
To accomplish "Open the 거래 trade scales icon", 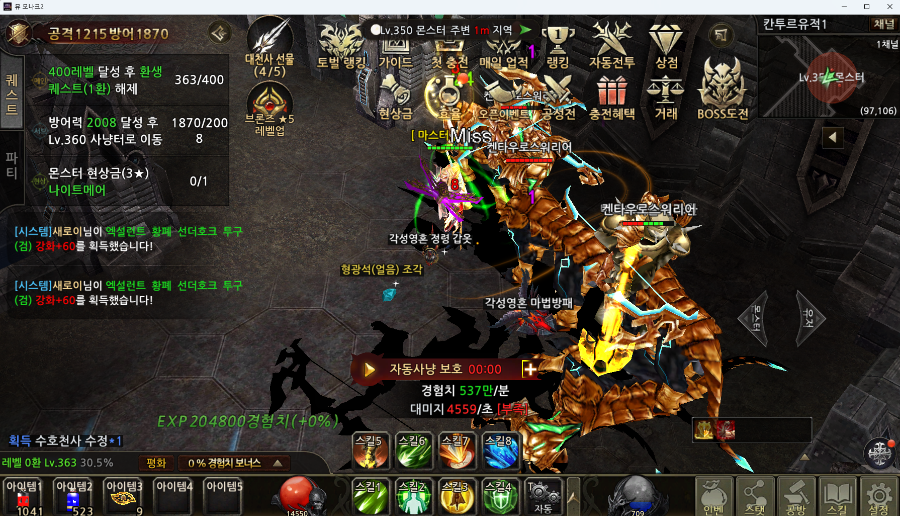I will click(x=665, y=98).
